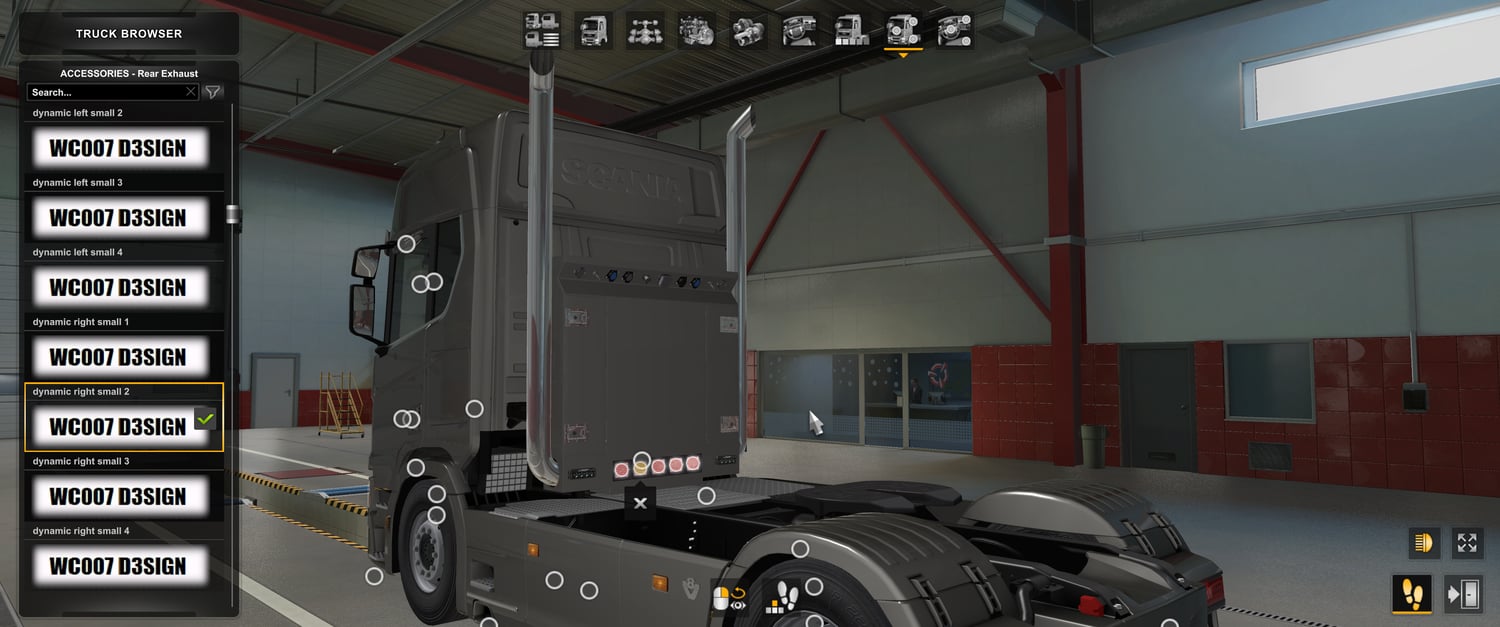Choose the dynamic left small 3 exhaust
The height and width of the screenshot is (627, 1500).
119,218
